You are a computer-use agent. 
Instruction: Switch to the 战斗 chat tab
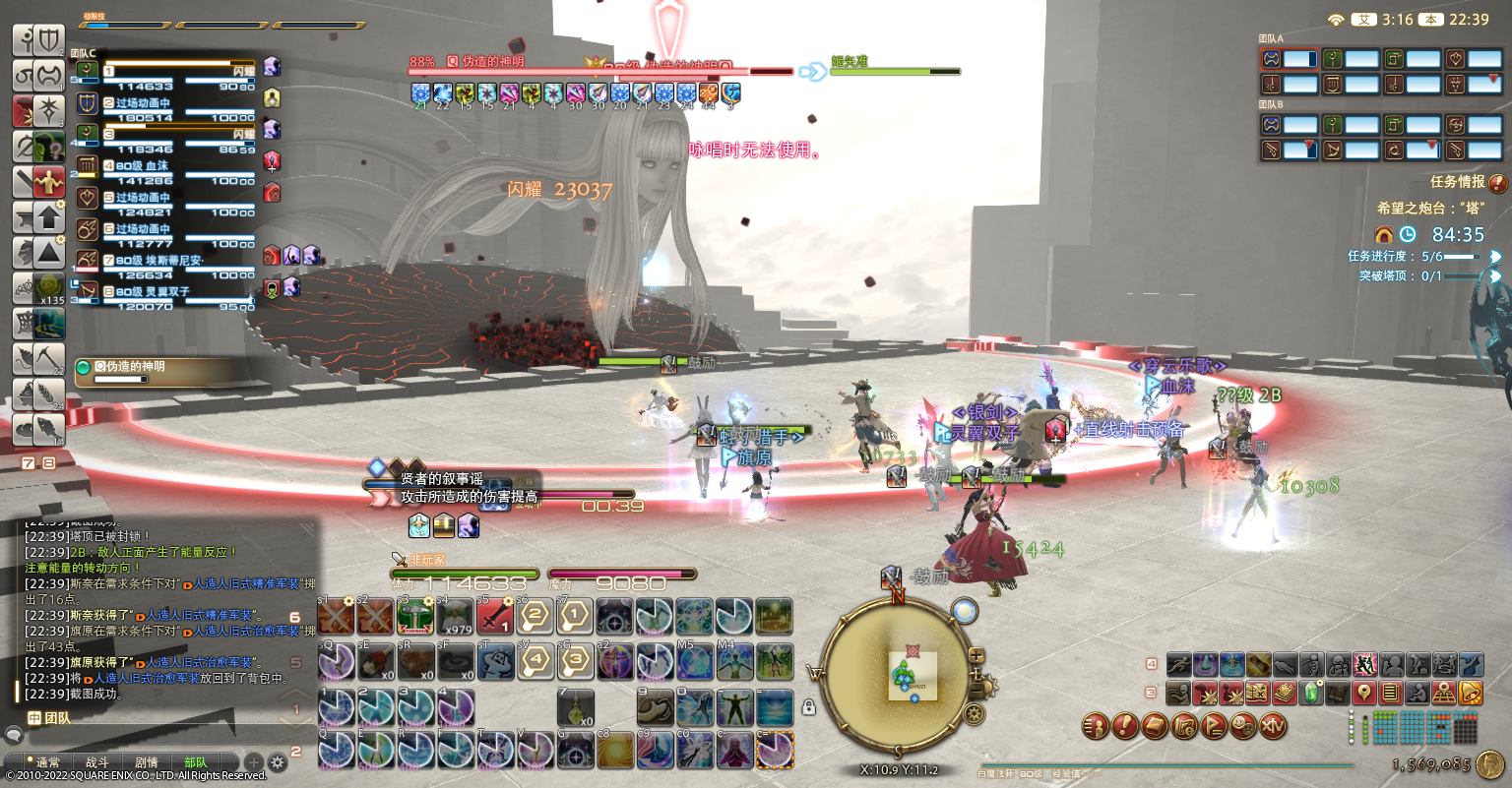pos(96,762)
